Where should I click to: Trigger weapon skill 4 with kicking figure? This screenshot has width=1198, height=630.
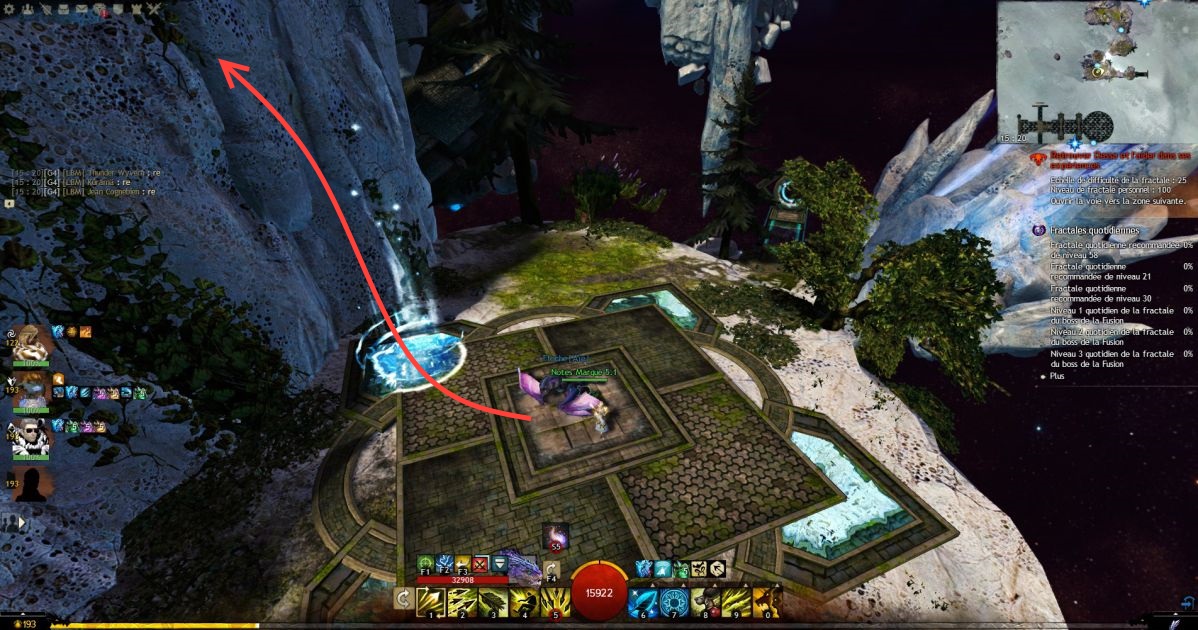tap(524, 601)
